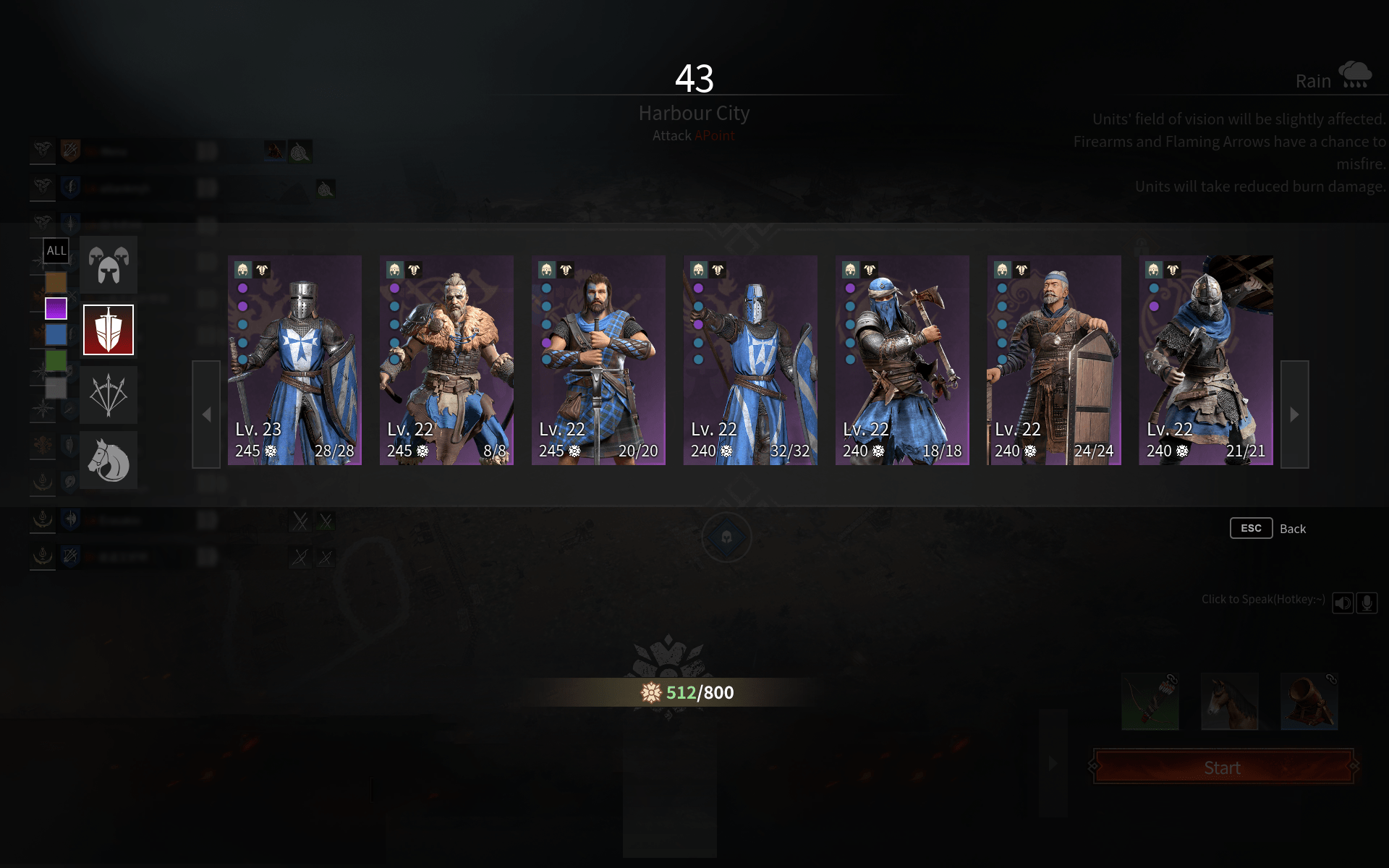Viewport: 1389px width, 868px height.
Task: Pick the tartan swordsman card with 20/20
Action: 598,359
